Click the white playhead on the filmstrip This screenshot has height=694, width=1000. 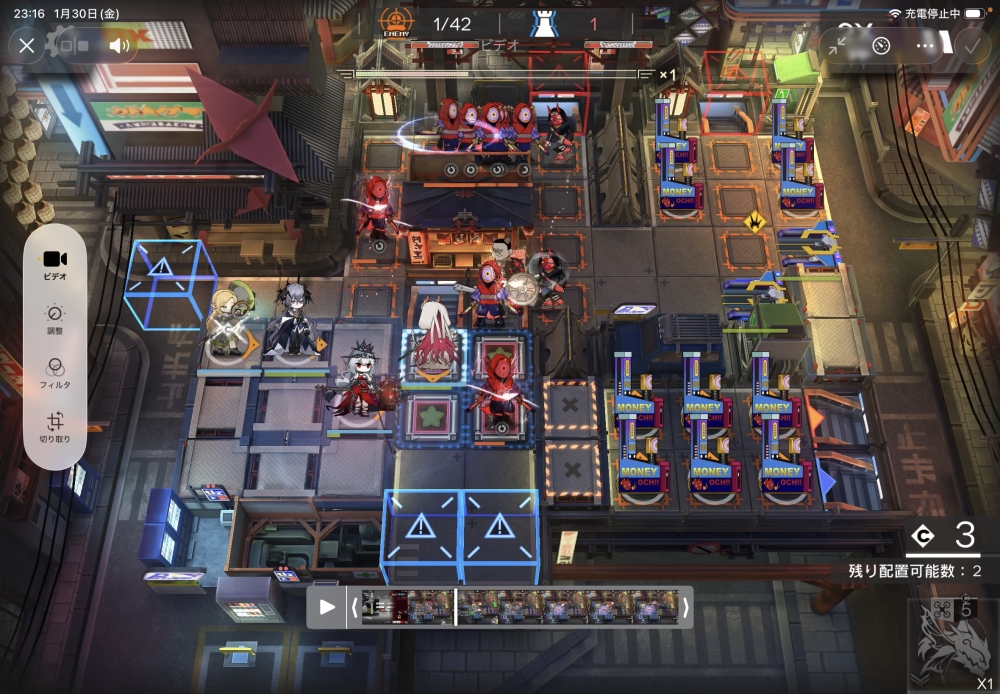click(456, 607)
